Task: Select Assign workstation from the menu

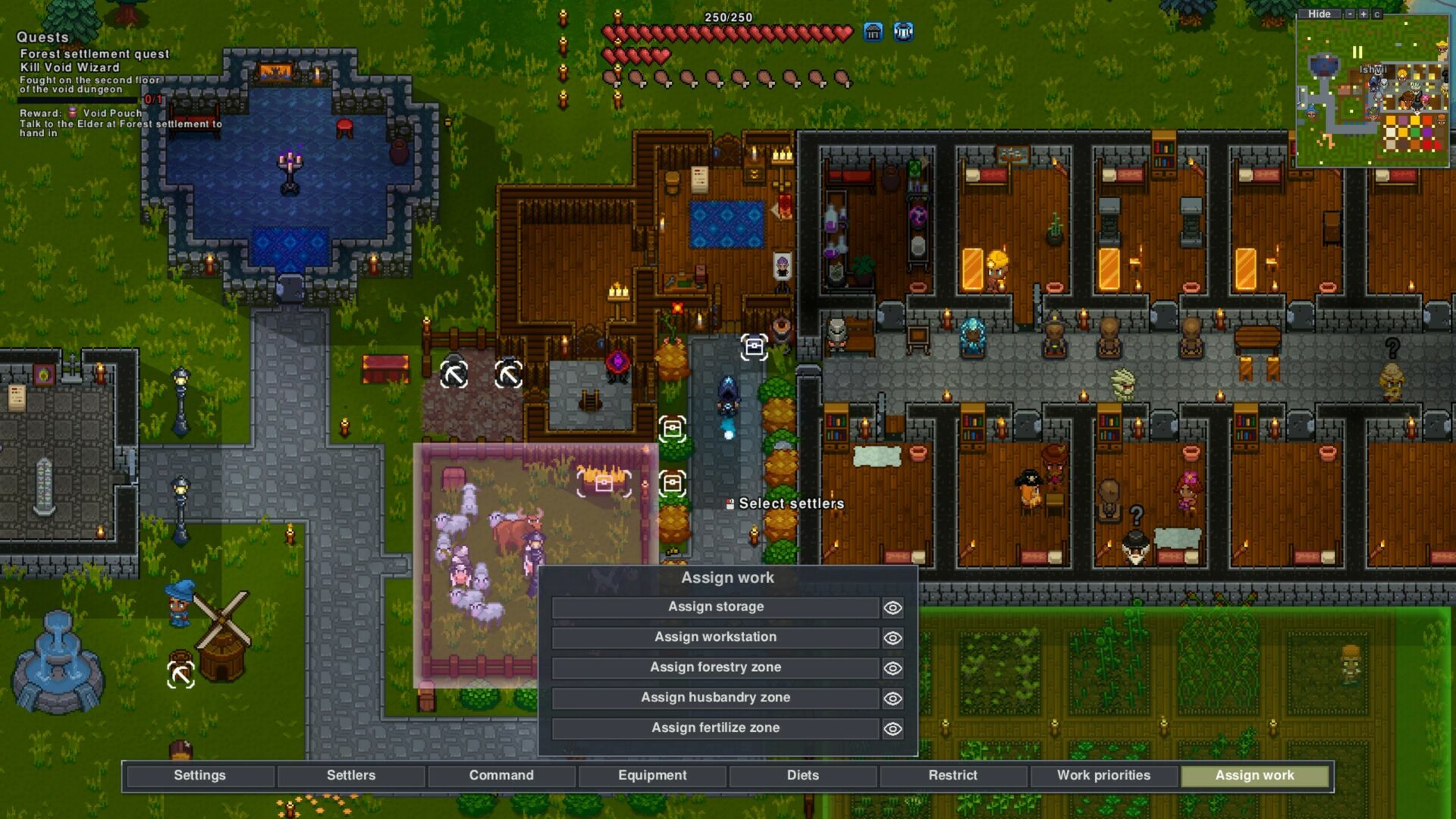Action: (x=715, y=638)
